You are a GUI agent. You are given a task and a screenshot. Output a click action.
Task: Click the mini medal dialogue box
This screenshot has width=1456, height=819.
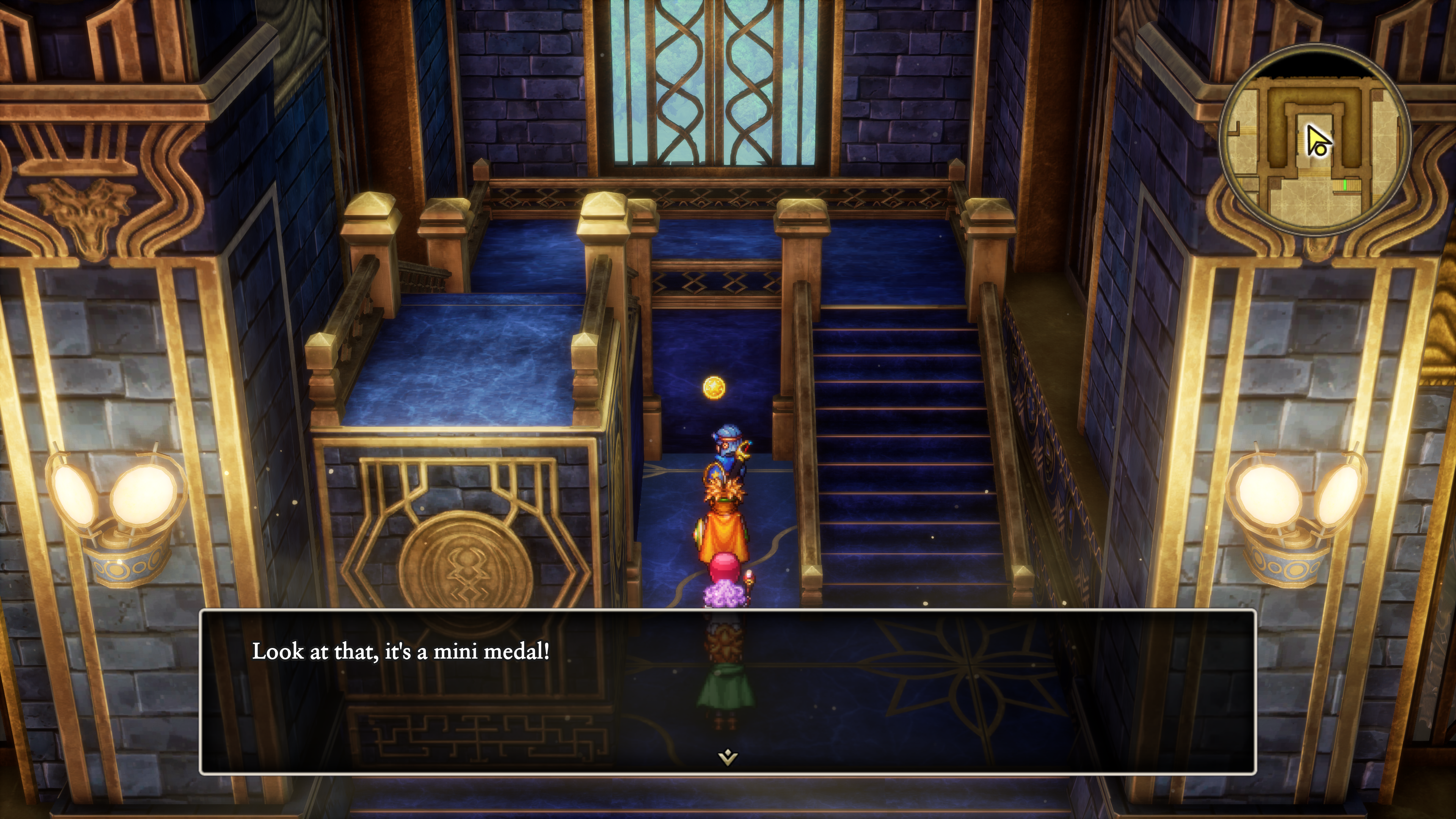pos(728,691)
